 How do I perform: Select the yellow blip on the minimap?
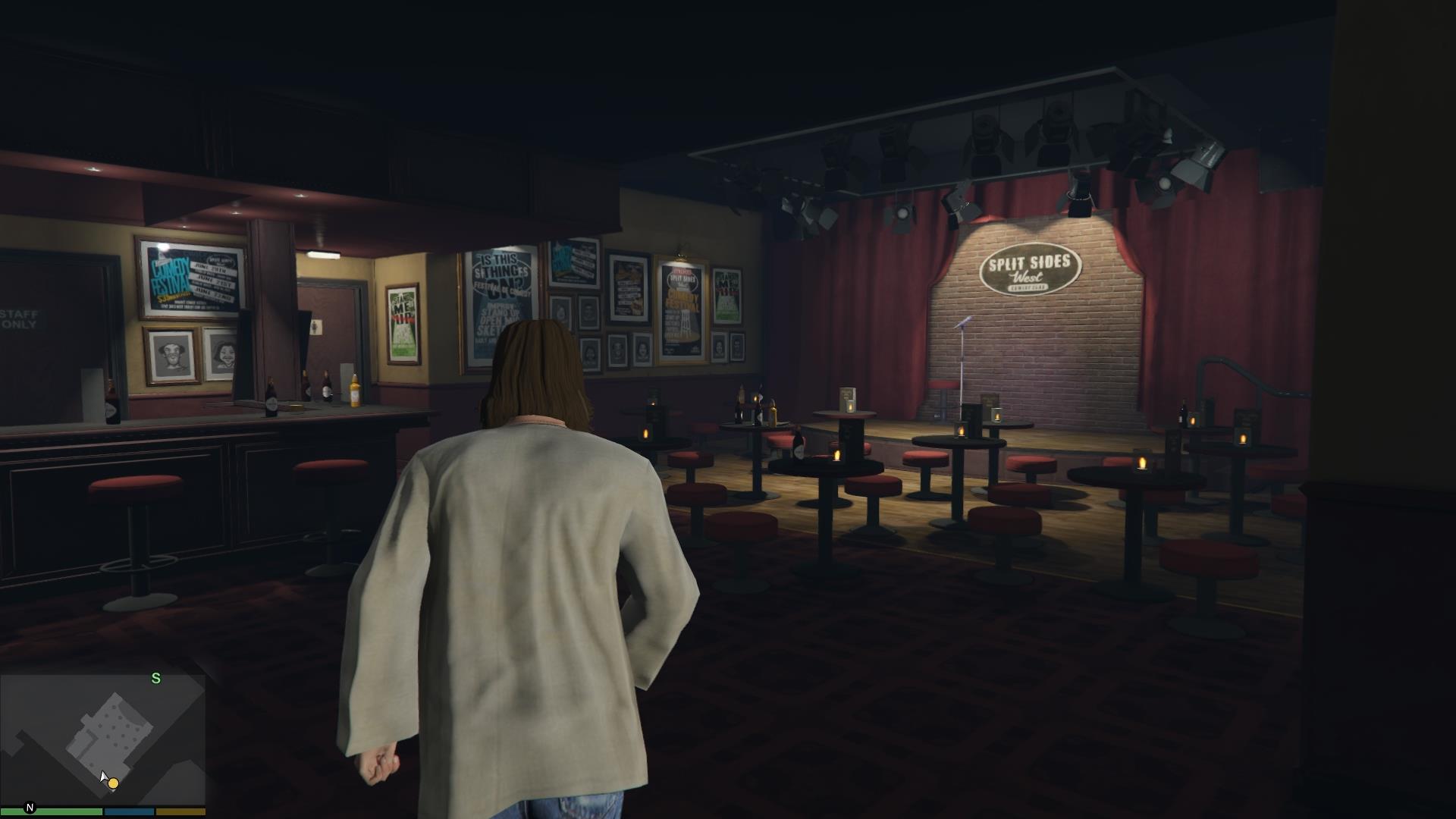(113, 783)
